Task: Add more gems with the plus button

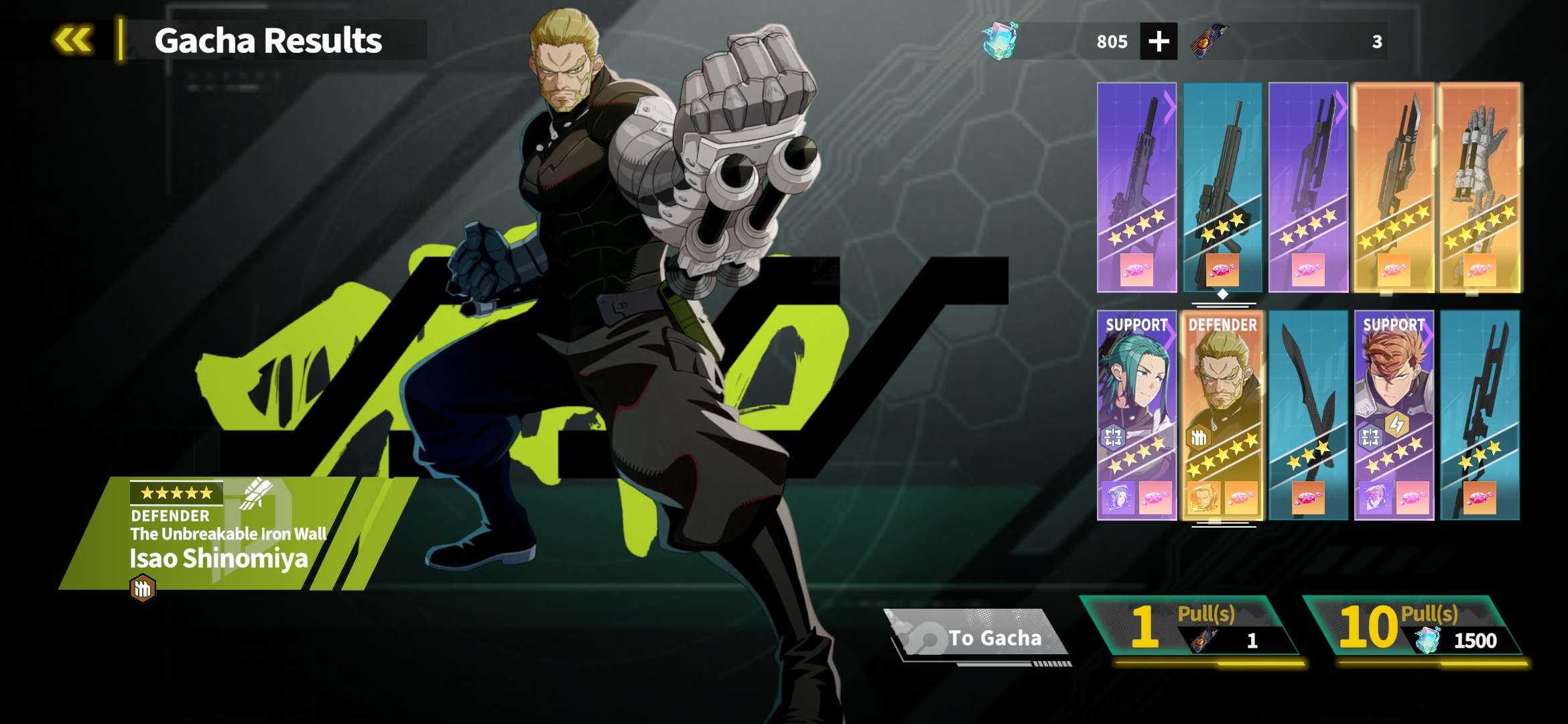Action: point(1159,42)
